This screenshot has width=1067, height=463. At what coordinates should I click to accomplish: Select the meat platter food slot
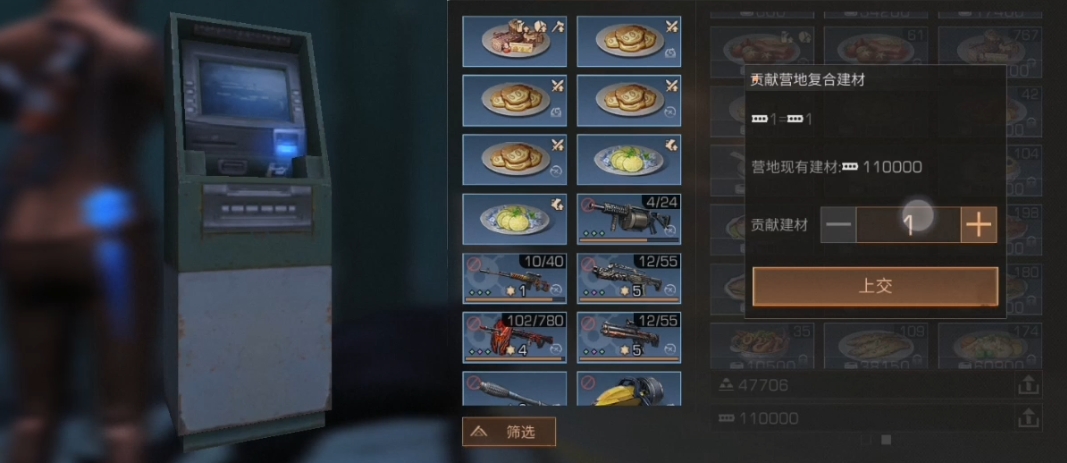click(x=514, y=41)
